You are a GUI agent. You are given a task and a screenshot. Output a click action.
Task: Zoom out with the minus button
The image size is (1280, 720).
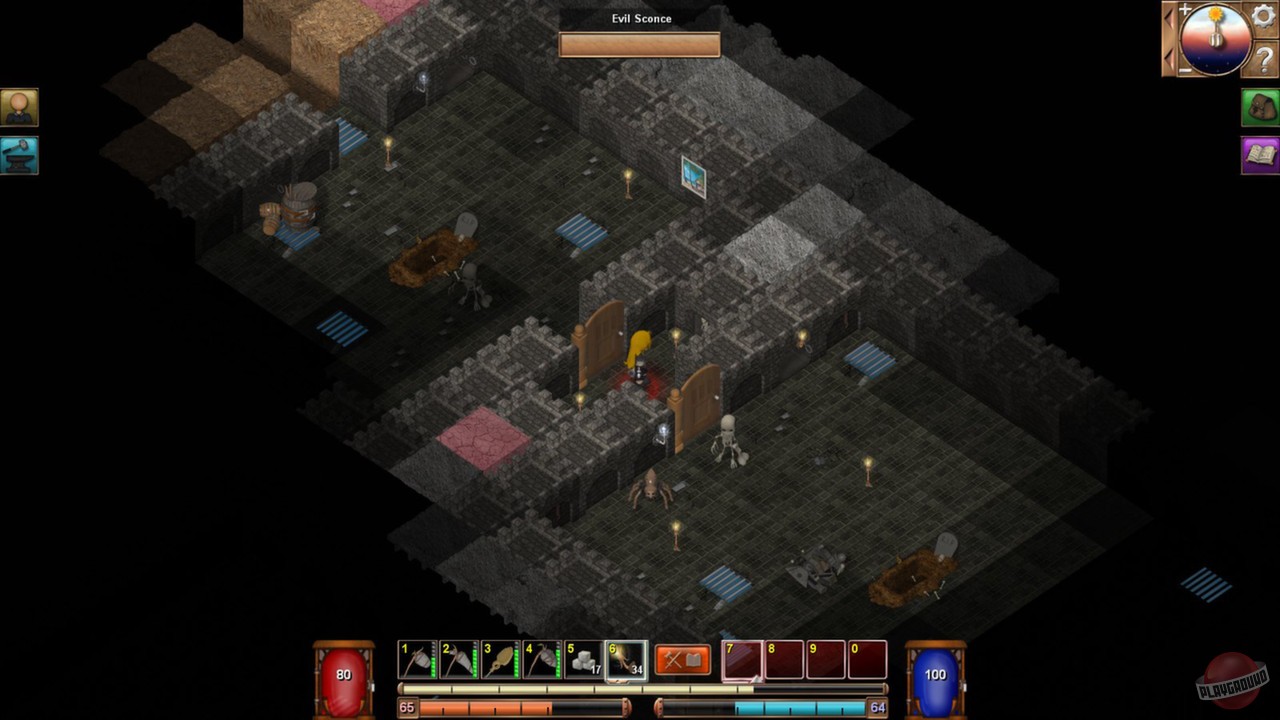coord(1184,71)
